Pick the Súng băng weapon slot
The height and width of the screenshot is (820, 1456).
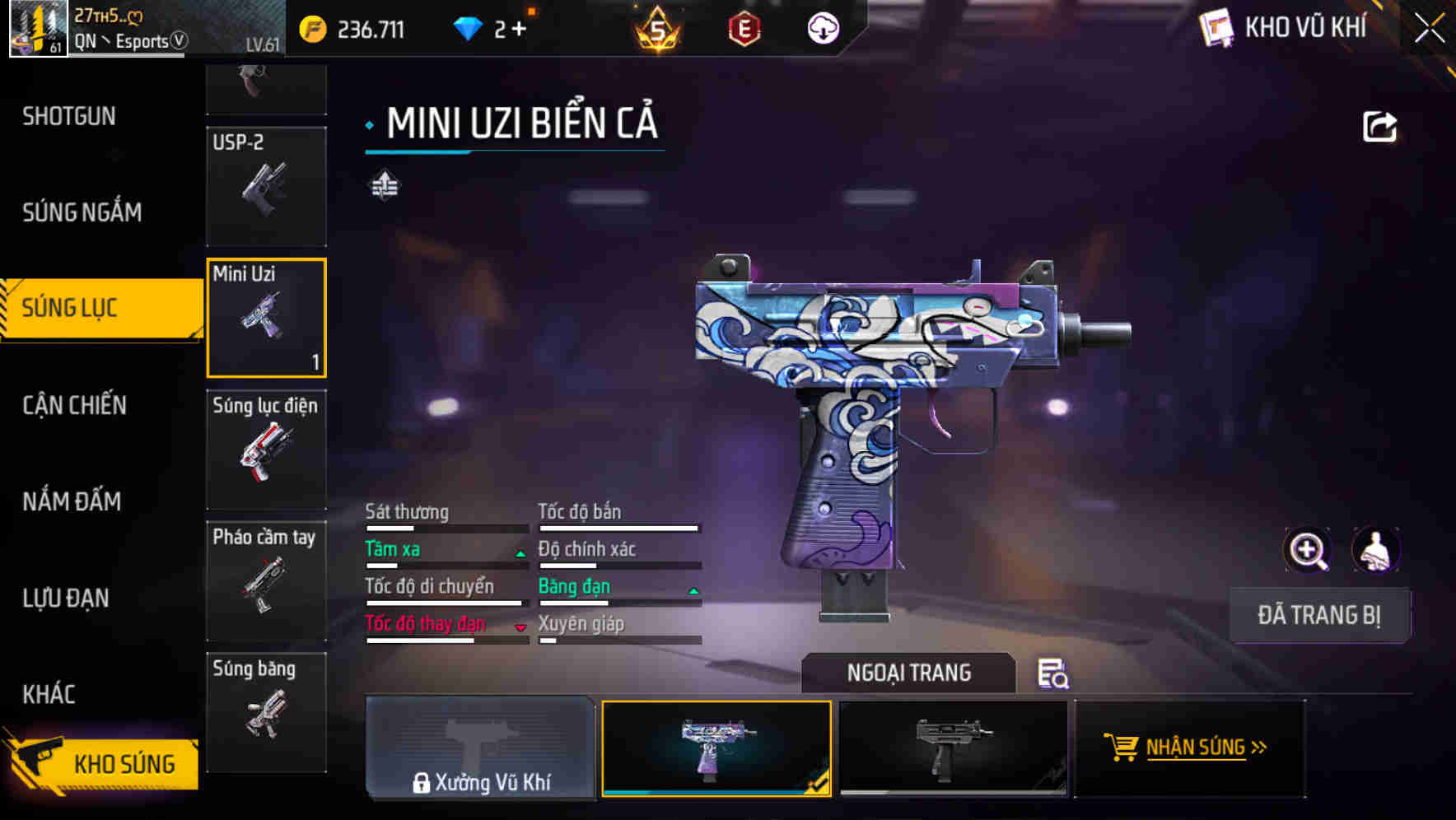(x=266, y=712)
